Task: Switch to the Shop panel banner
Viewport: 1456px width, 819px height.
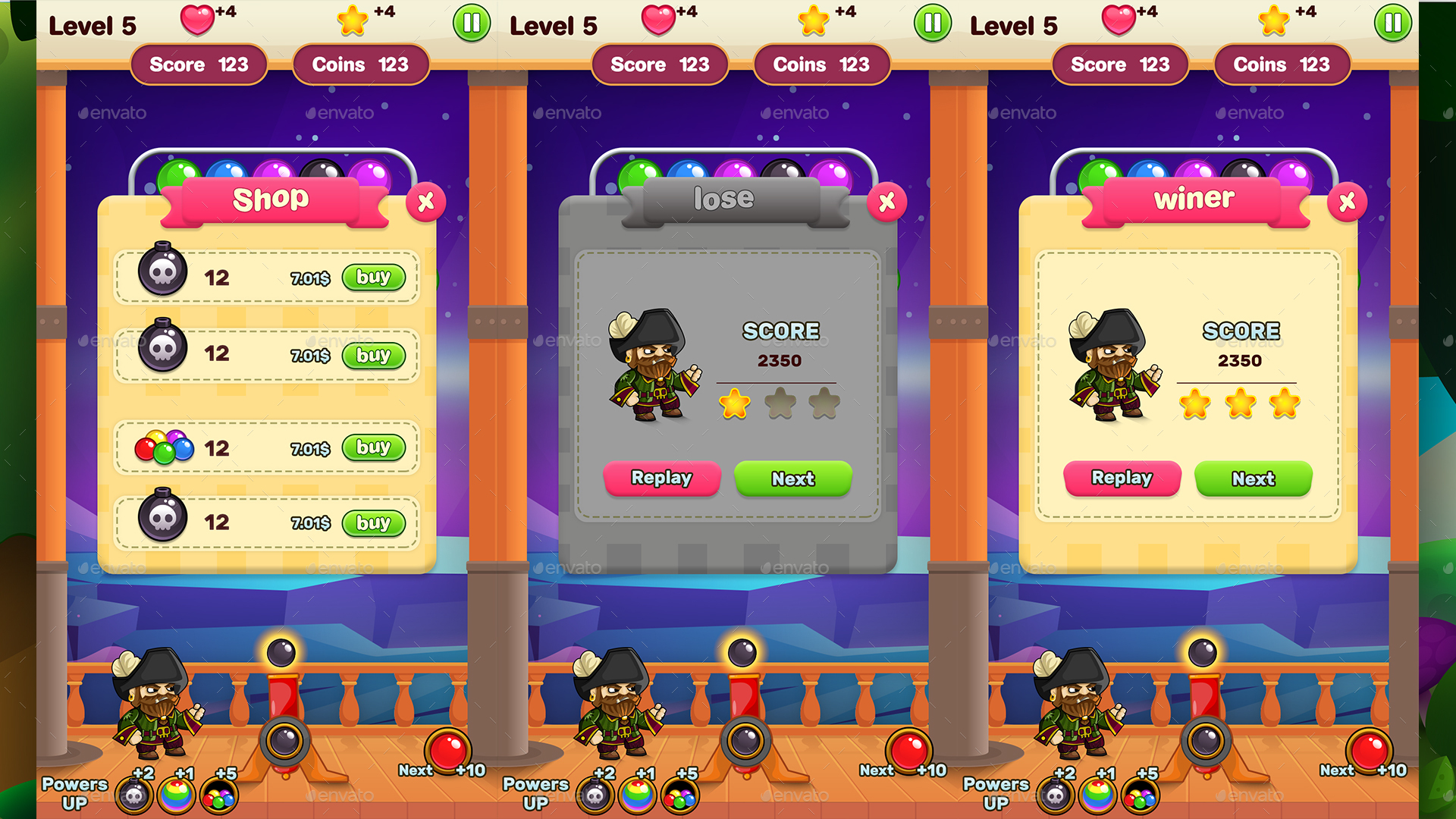Action: (273, 199)
